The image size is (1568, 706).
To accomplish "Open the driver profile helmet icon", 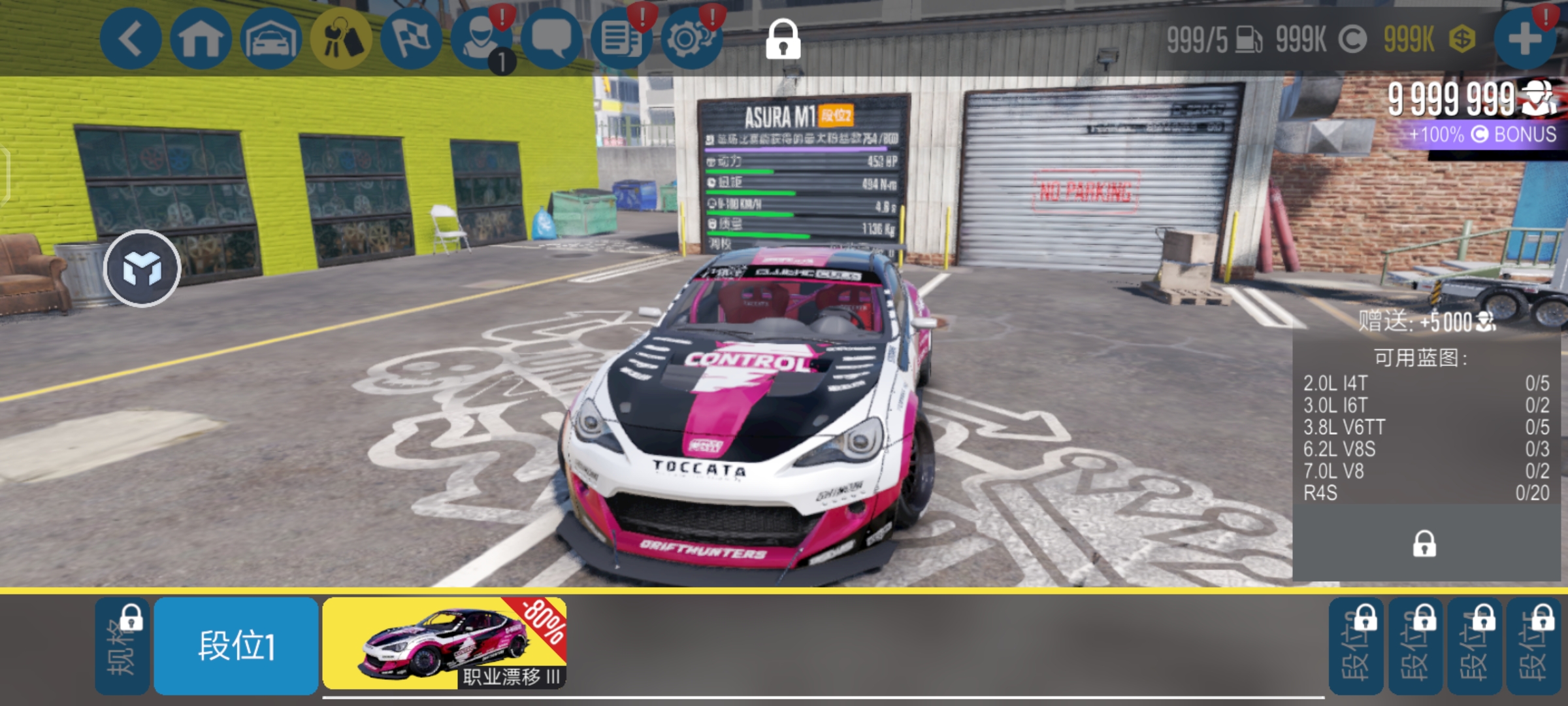I will click(482, 39).
